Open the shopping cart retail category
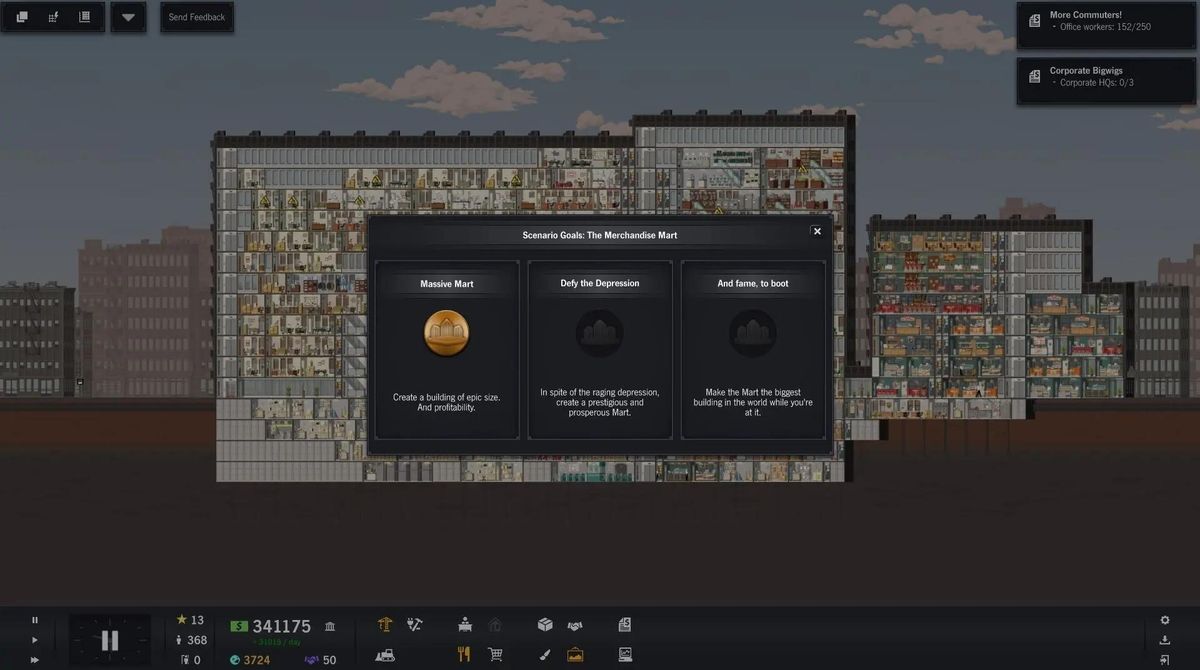The width and height of the screenshot is (1200, 670). point(494,655)
